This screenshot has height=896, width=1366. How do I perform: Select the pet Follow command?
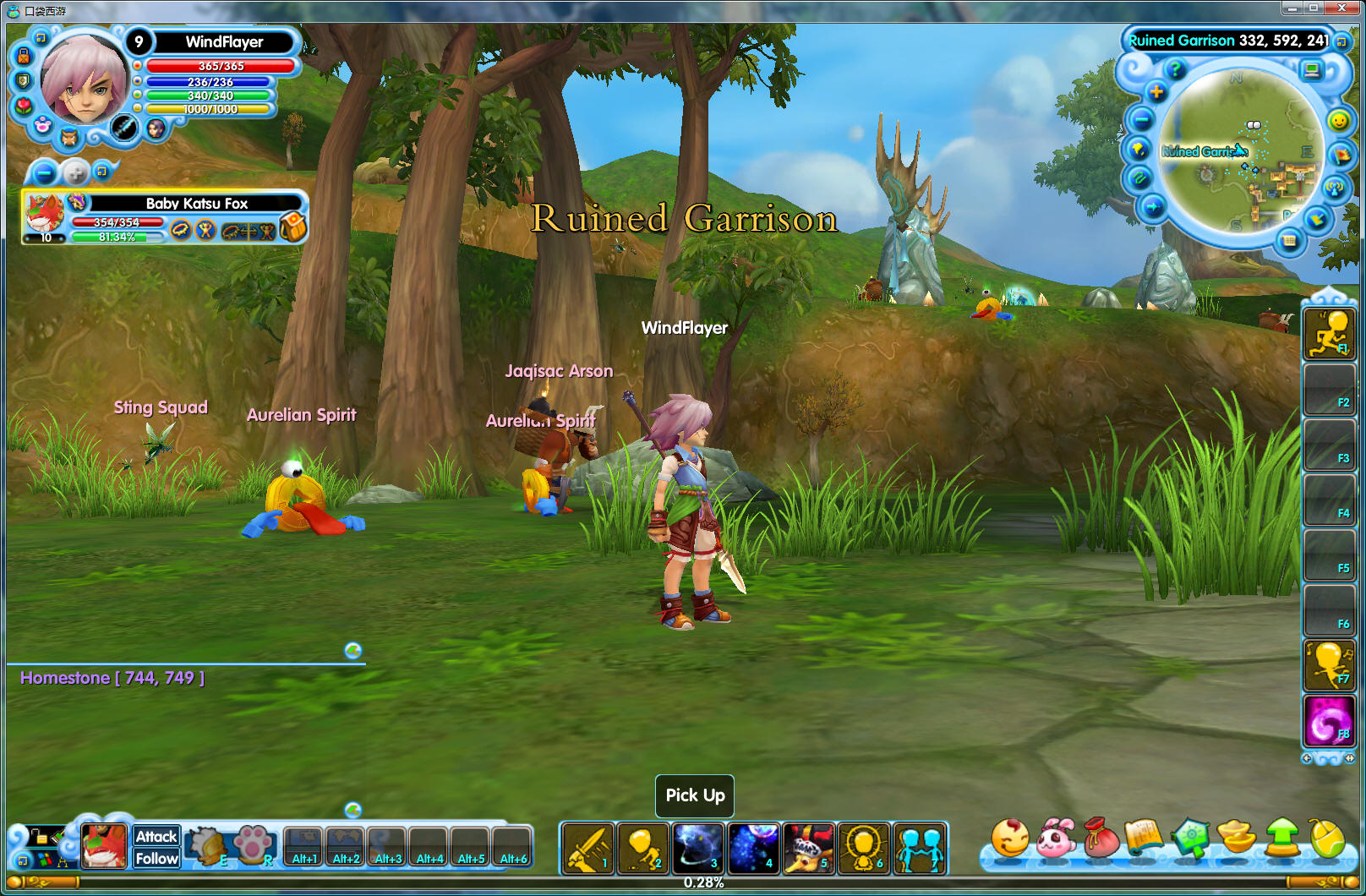(x=156, y=858)
